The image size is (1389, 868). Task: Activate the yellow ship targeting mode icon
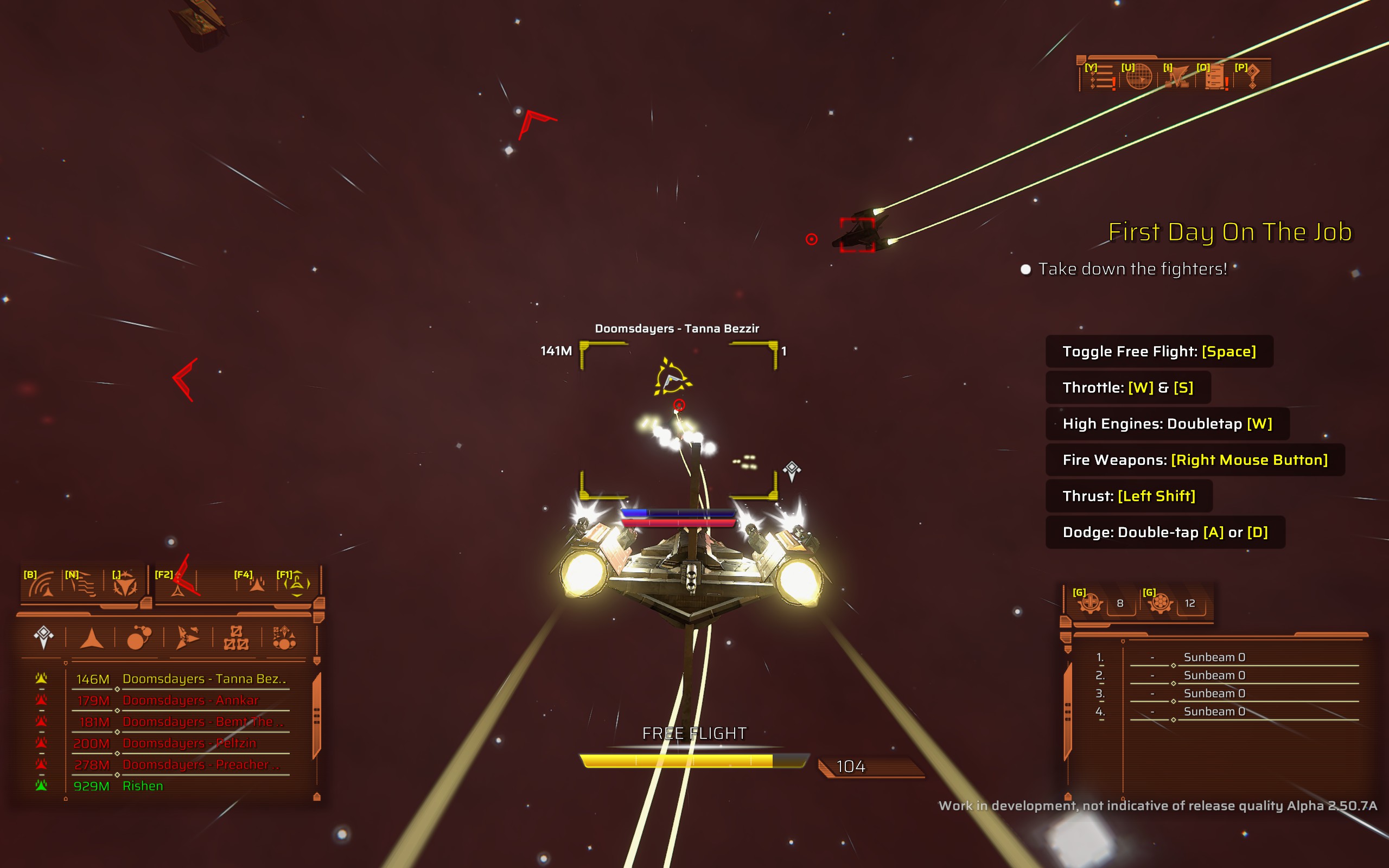pyautogui.click(x=297, y=585)
